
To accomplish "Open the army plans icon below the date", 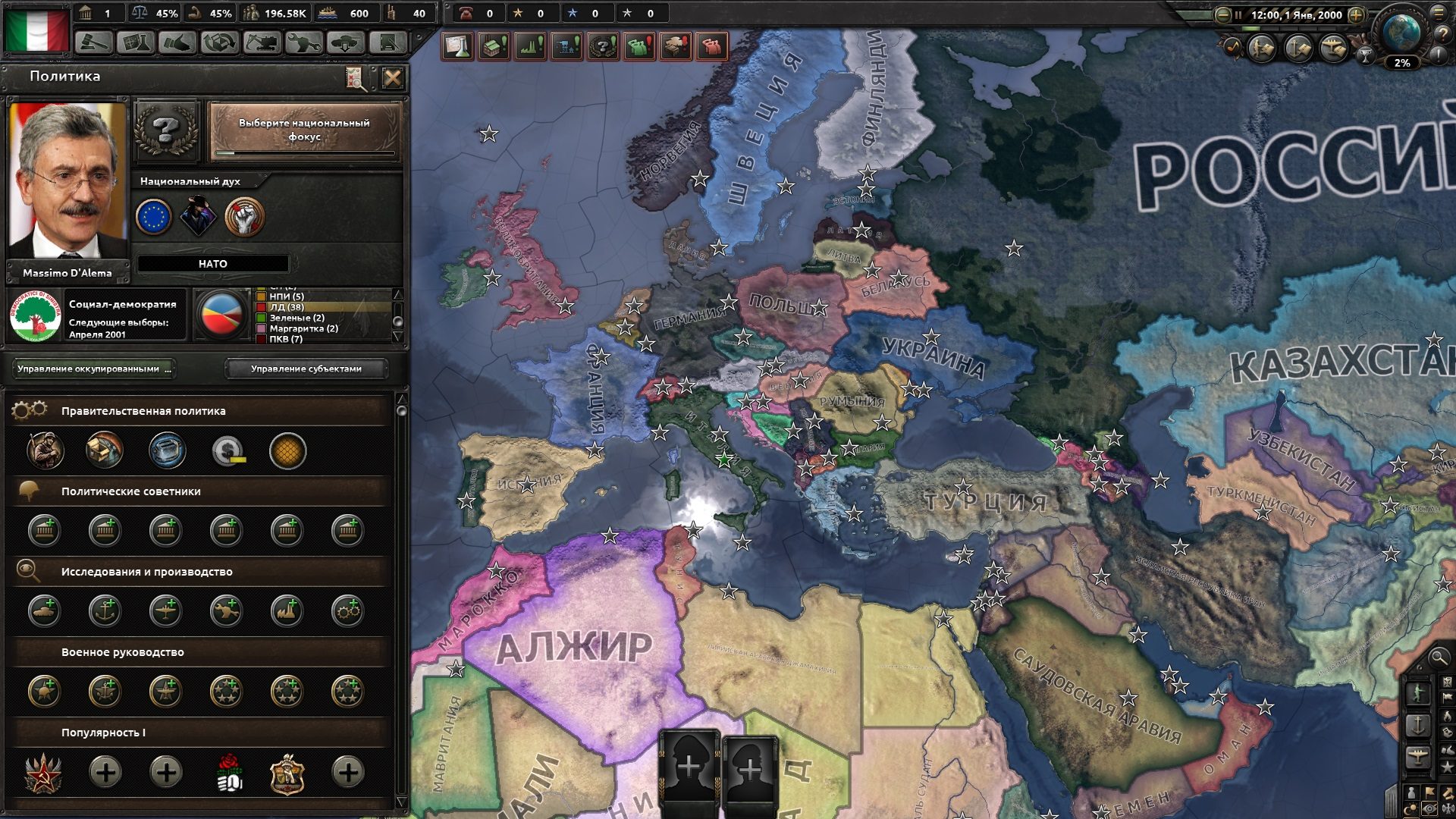I will (x=1260, y=48).
